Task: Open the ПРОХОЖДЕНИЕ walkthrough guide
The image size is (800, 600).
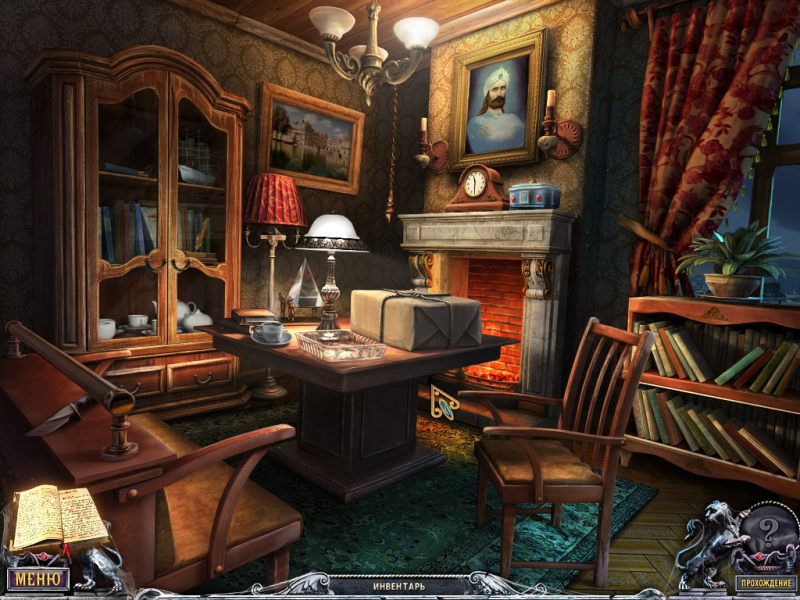Action: pyautogui.click(x=764, y=583)
